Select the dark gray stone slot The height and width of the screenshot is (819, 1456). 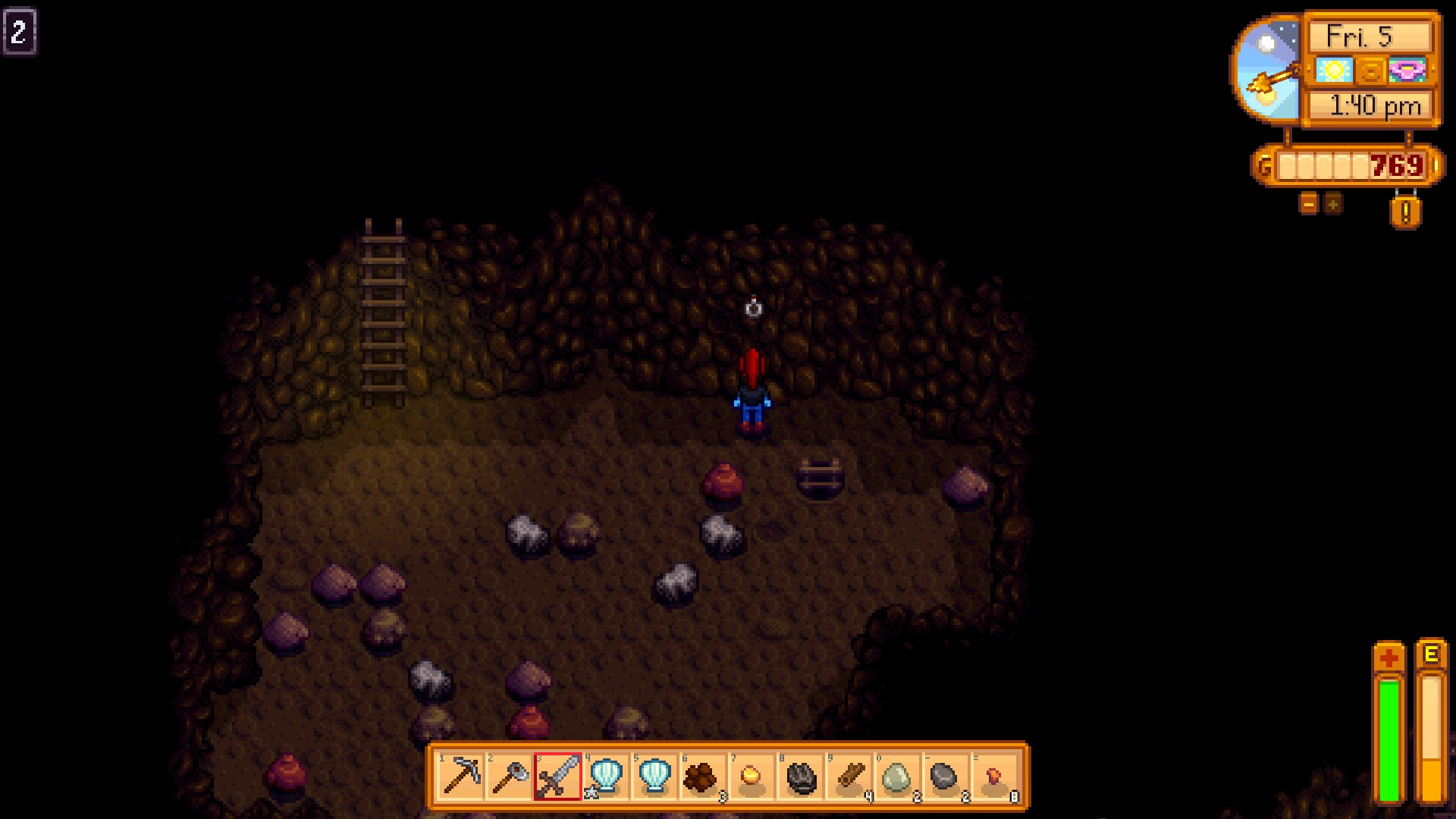point(946,777)
